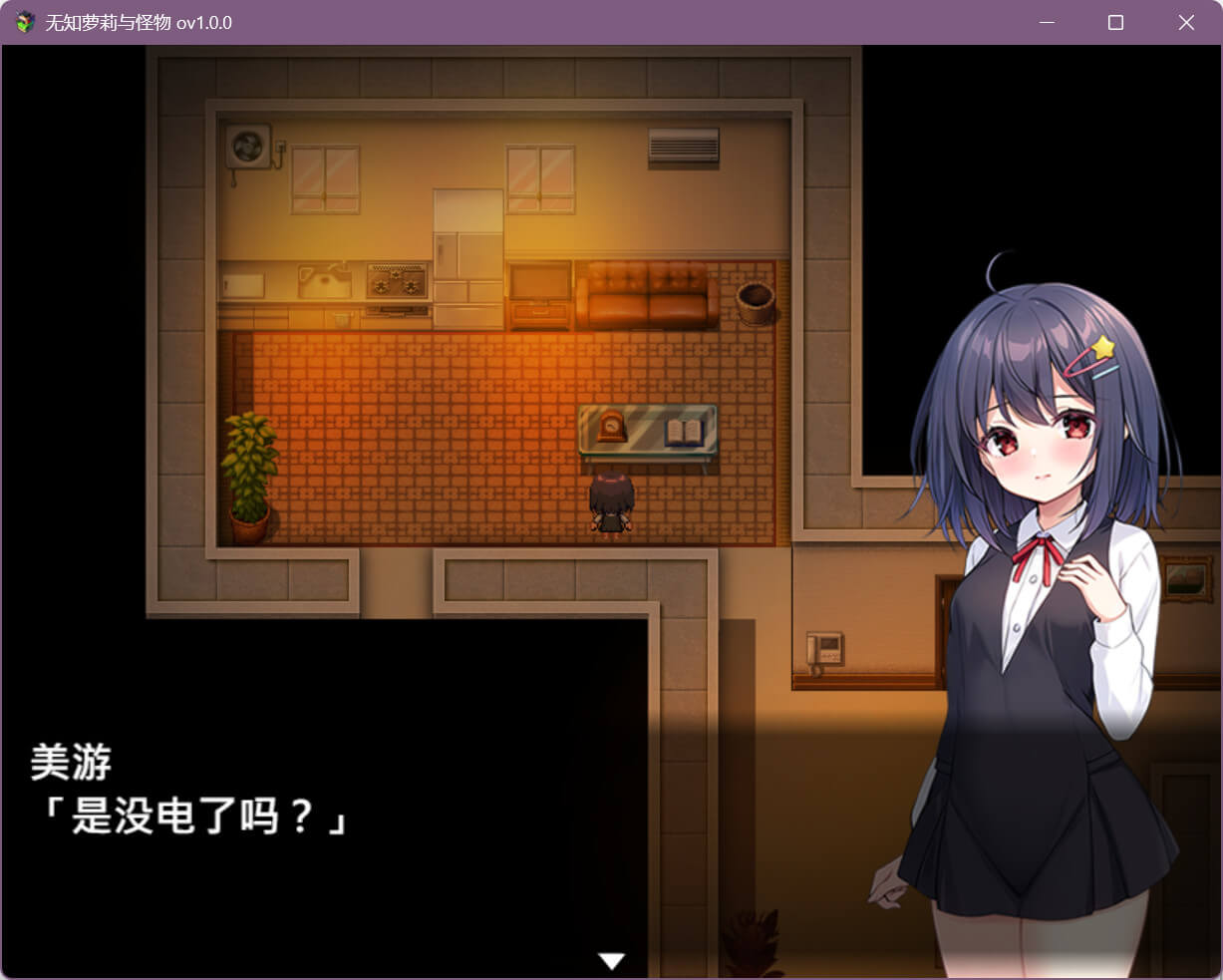Maximize the game window
The image size is (1223, 980).
1115,22
